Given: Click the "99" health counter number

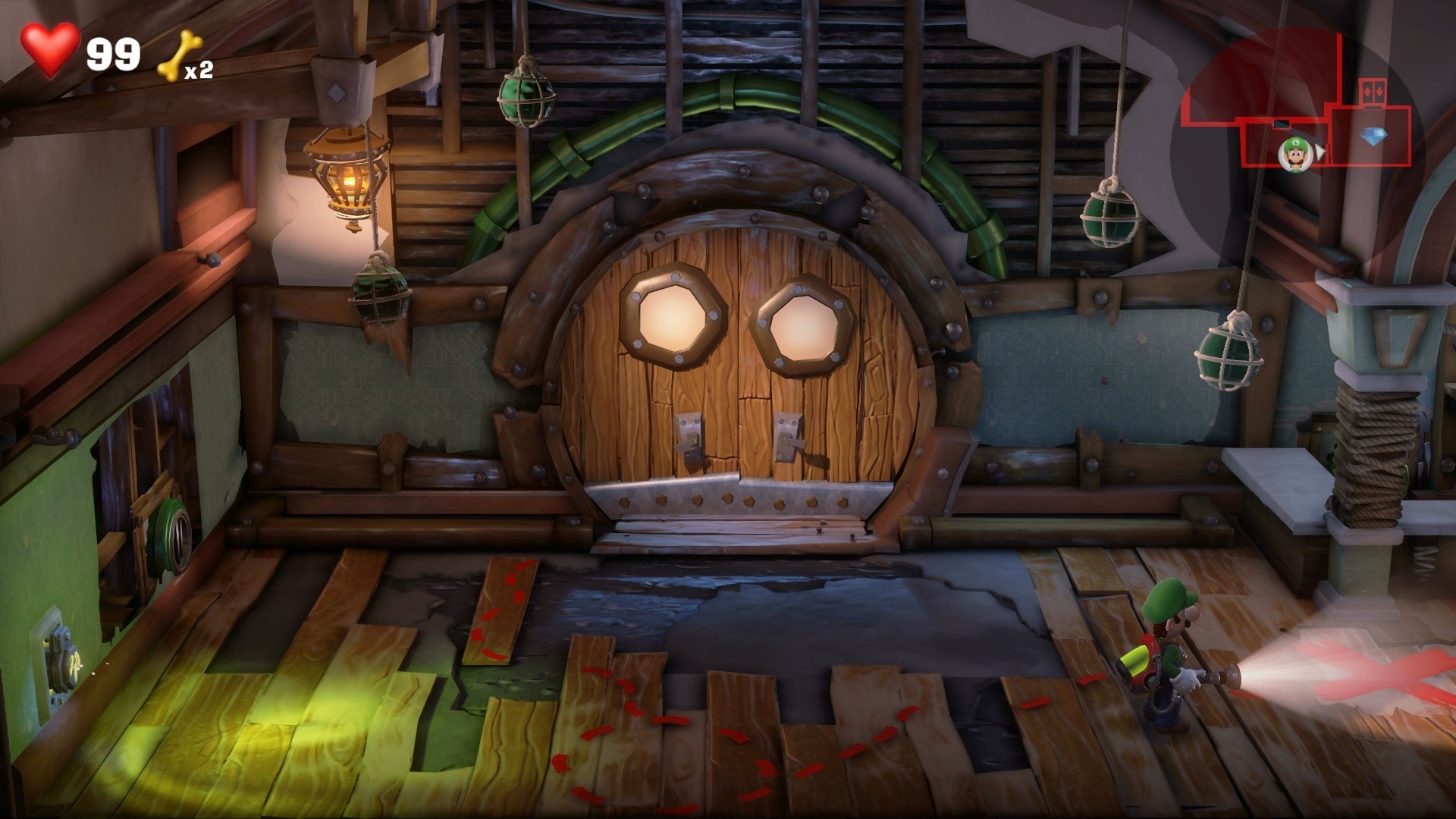Looking at the screenshot, I should tap(112, 53).
